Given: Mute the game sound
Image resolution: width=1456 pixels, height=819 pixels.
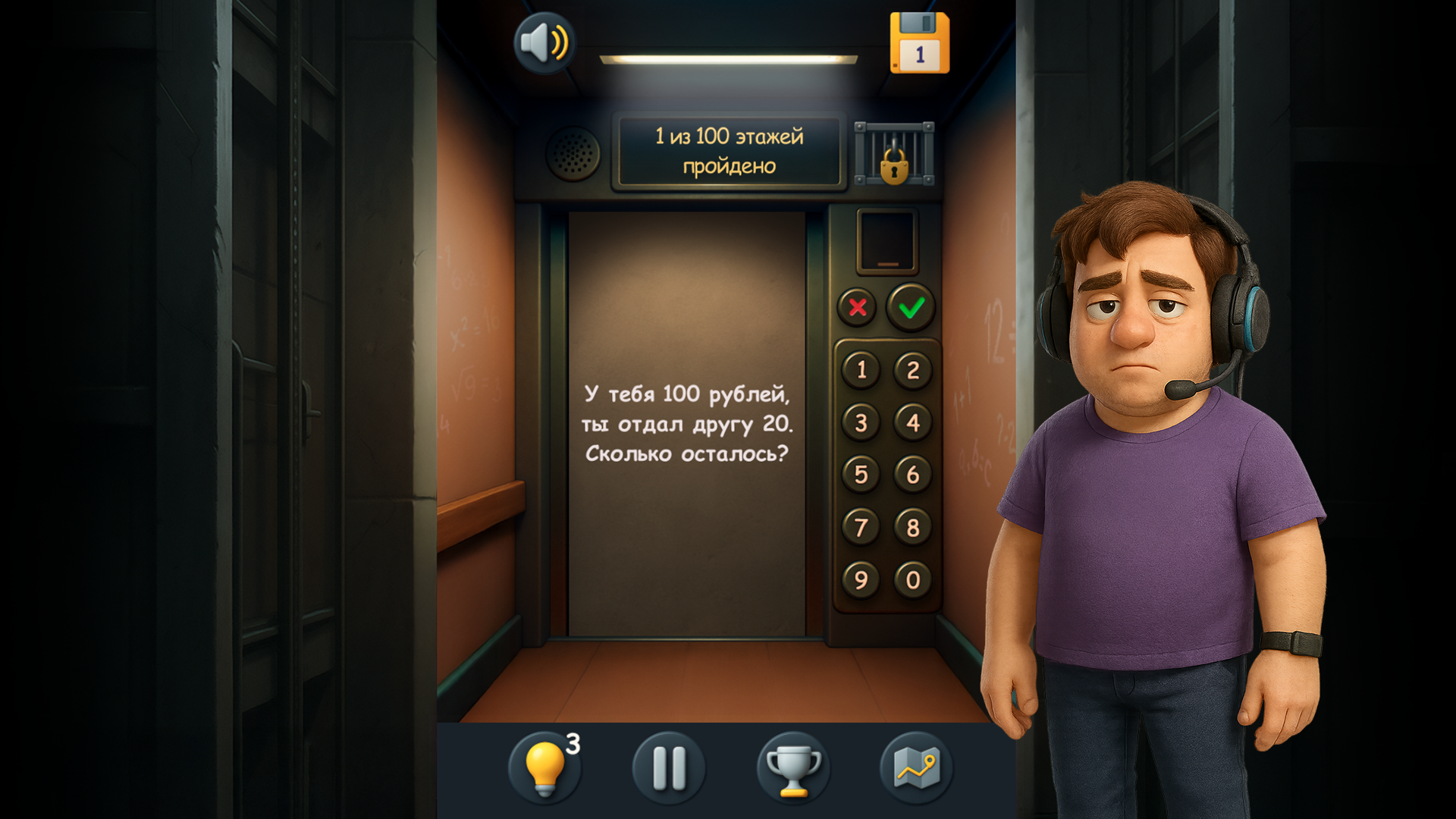Looking at the screenshot, I should (544, 43).
